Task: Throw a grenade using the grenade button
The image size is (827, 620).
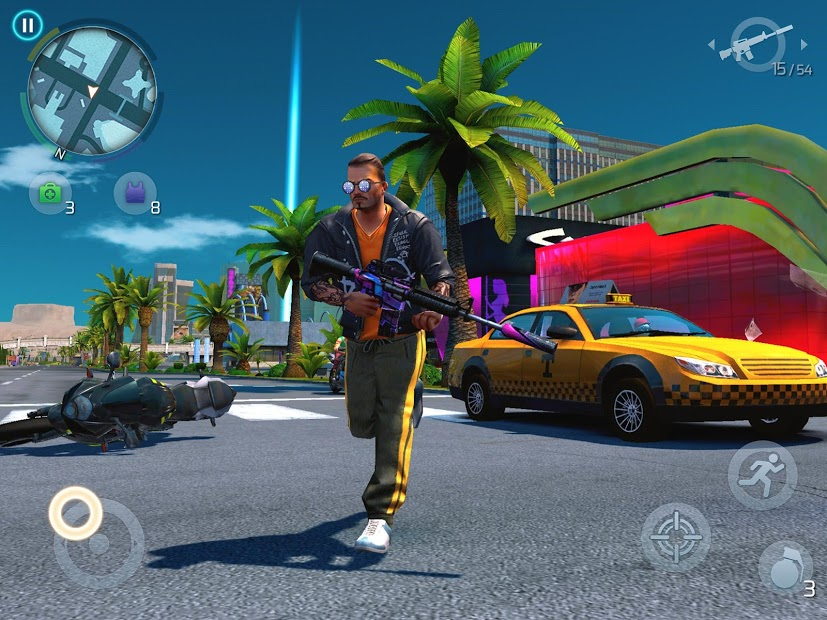Action: [785, 569]
